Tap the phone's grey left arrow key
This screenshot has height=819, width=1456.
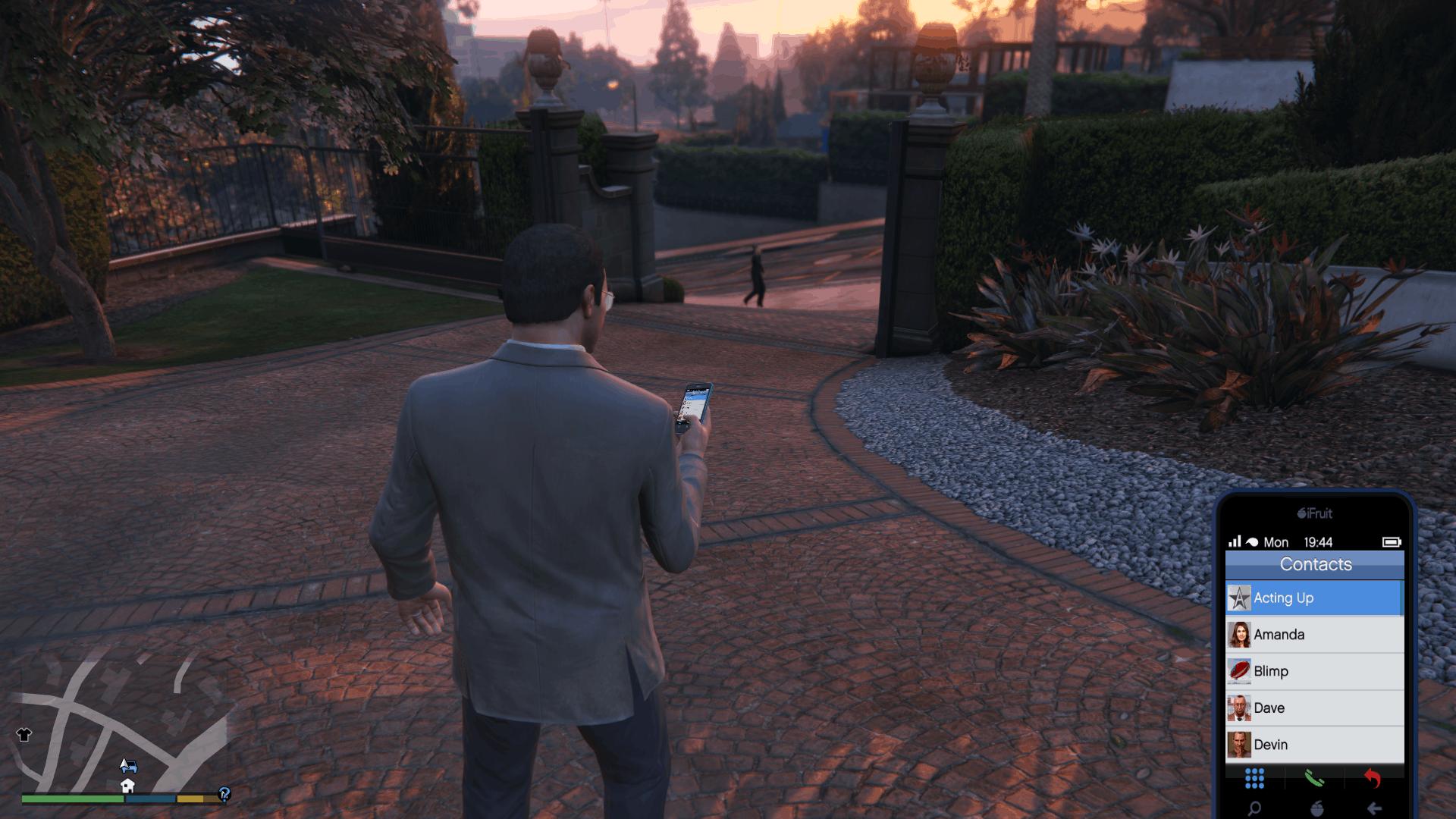(1373, 808)
